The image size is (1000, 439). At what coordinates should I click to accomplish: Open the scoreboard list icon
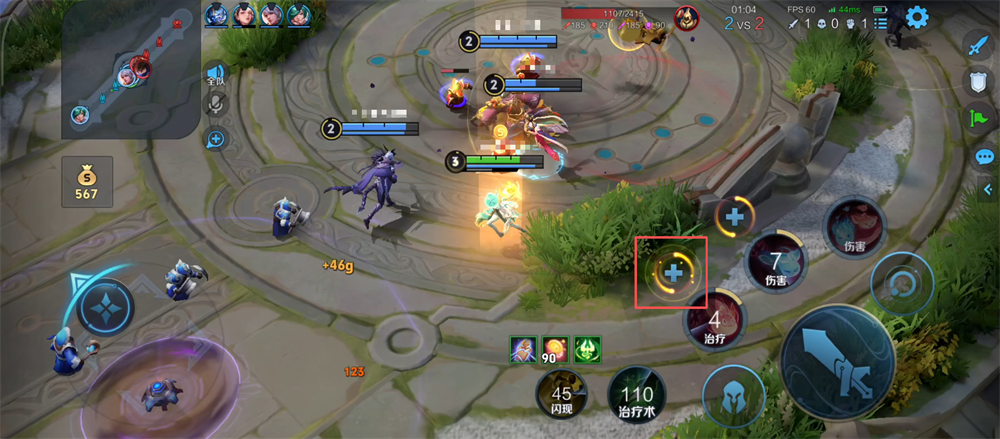[880, 23]
